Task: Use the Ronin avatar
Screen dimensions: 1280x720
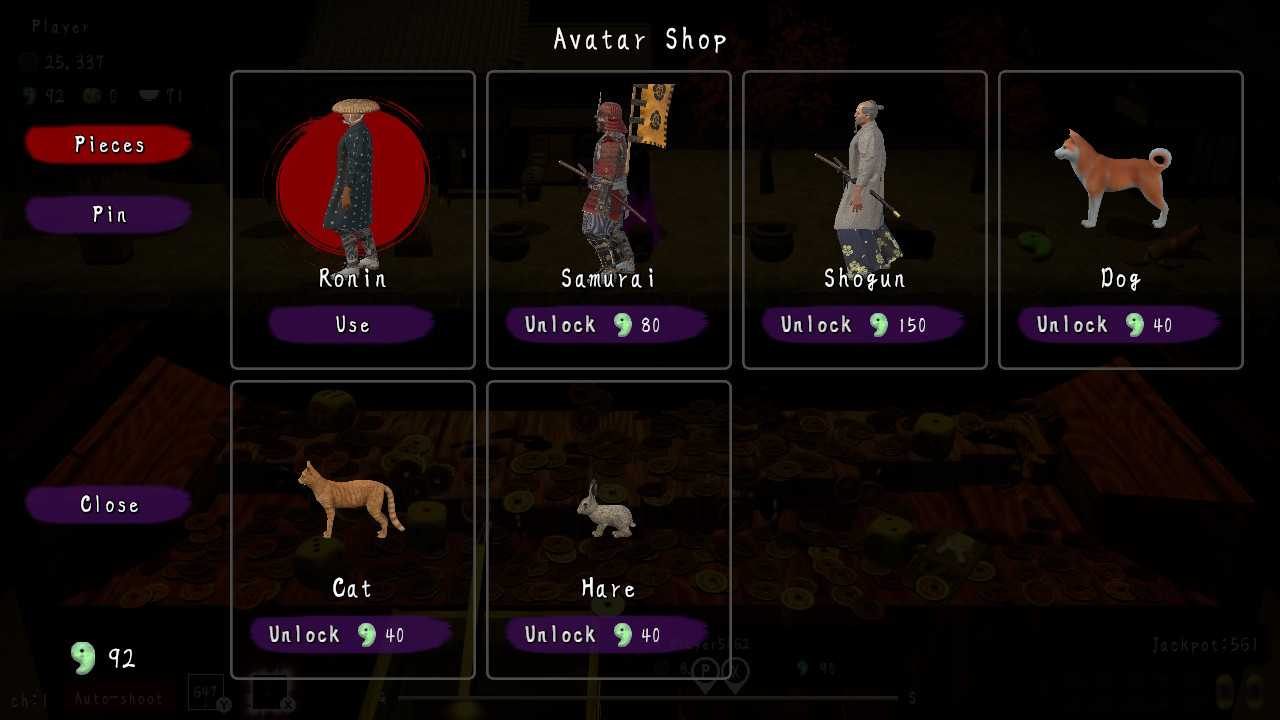Action: pyautogui.click(x=352, y=324)
